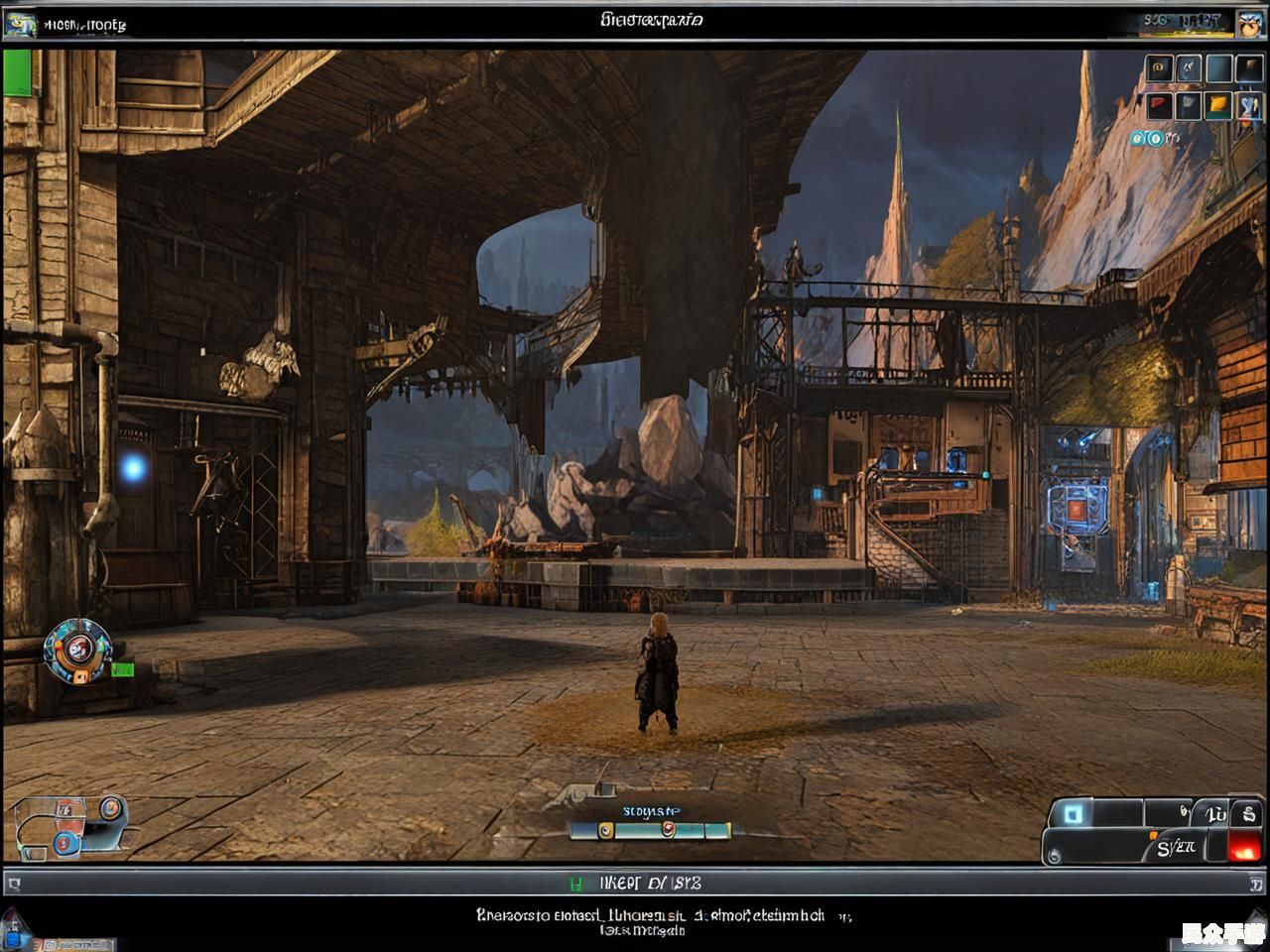Click the small button at status bar's right end
The width and height of the screenshot is (1270, 952).
(1255, 883)
